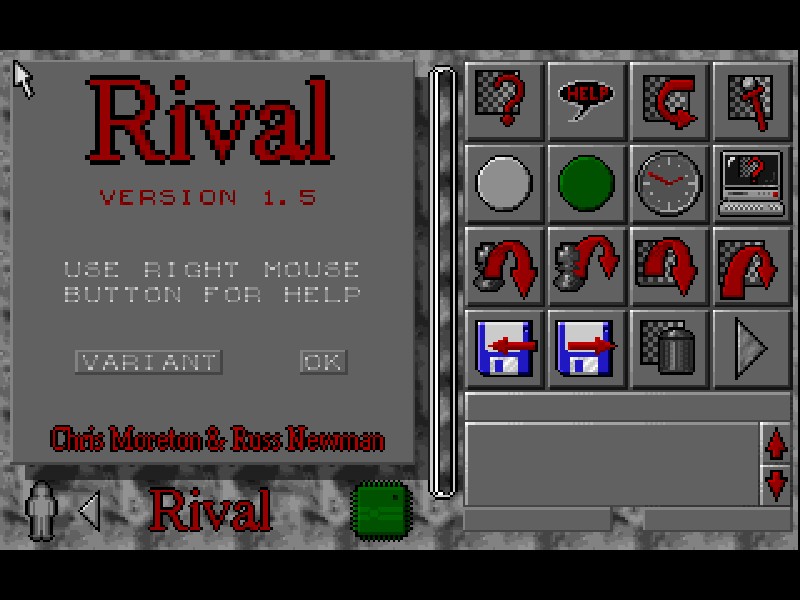Image resolution: width=800 pixels, height=600 pixels.
Task: Click the green computer chip icon
Action: click(383, 508)
